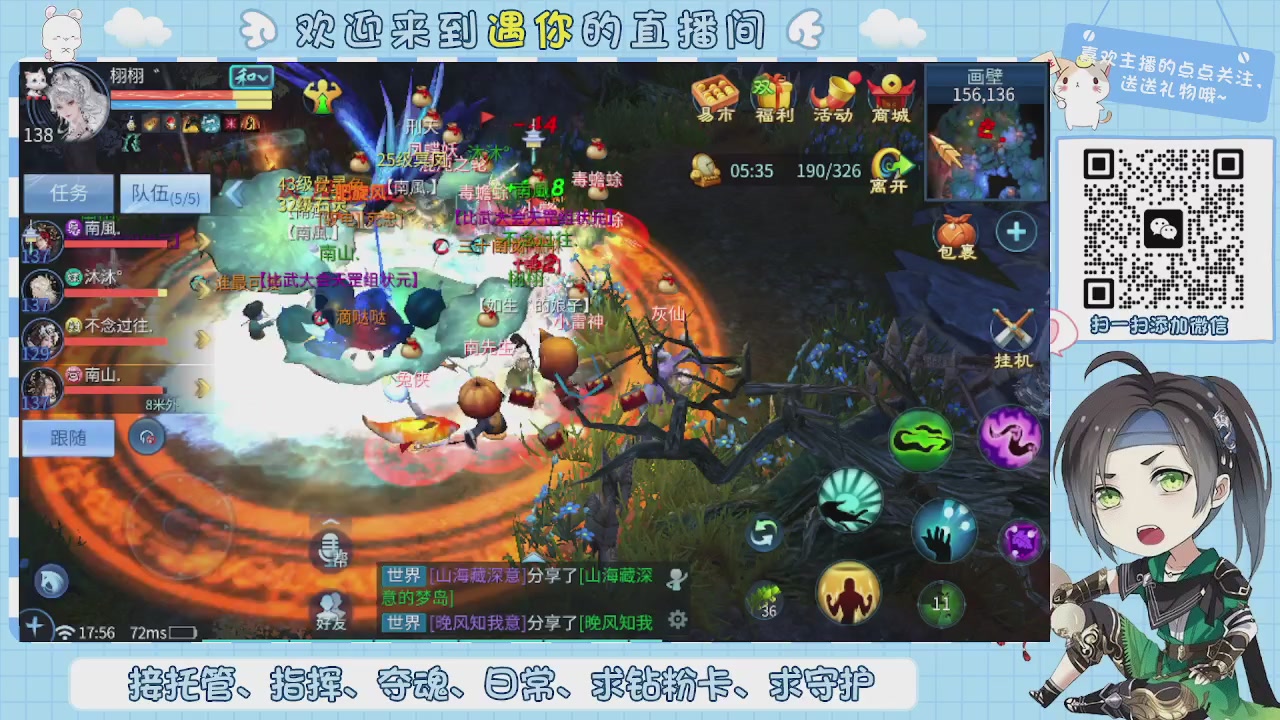Open chat settings via the gear icon
Screen dimensions: 1280x720
point(677,620)
